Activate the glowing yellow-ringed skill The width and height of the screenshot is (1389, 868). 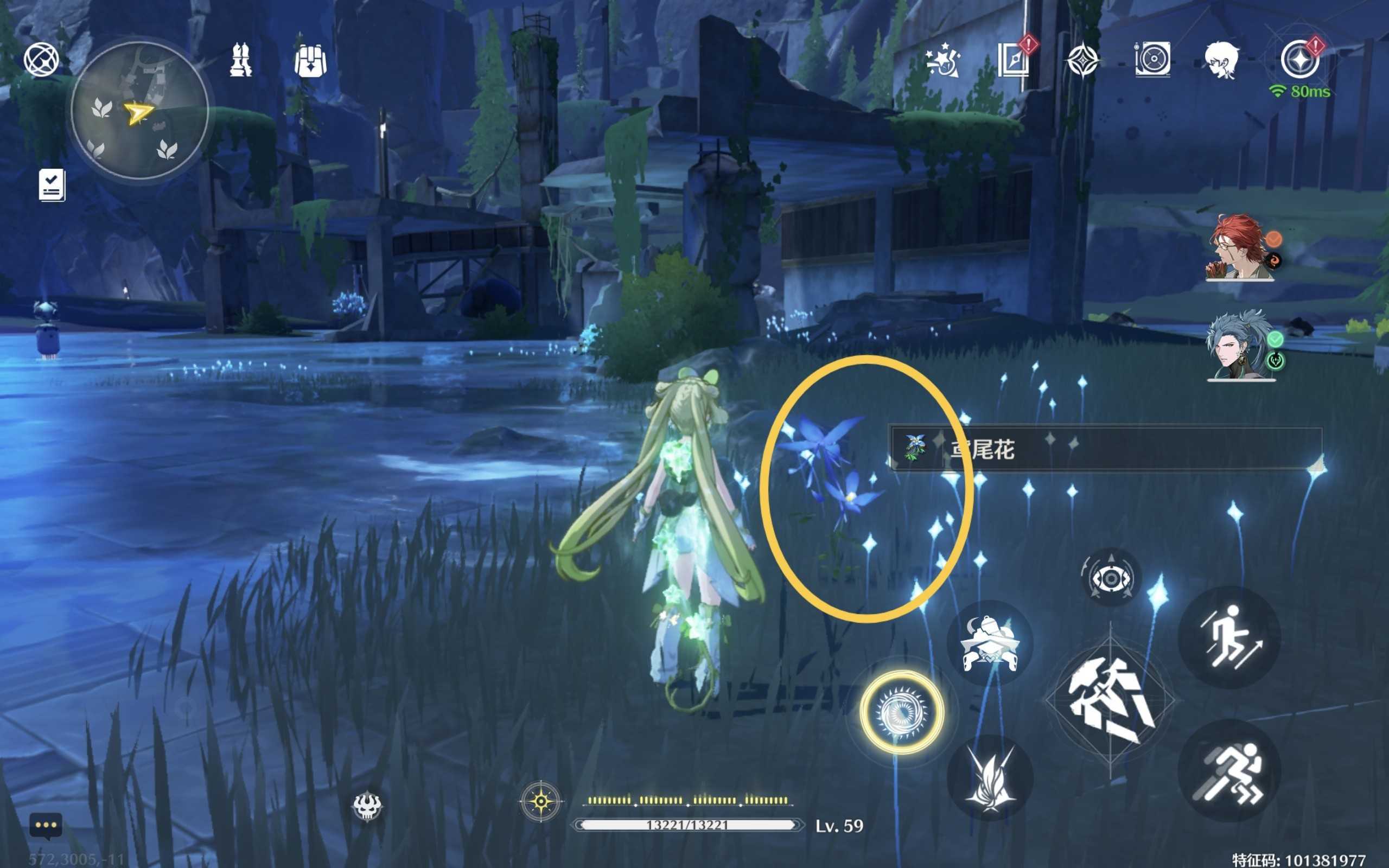coord(901,712)
